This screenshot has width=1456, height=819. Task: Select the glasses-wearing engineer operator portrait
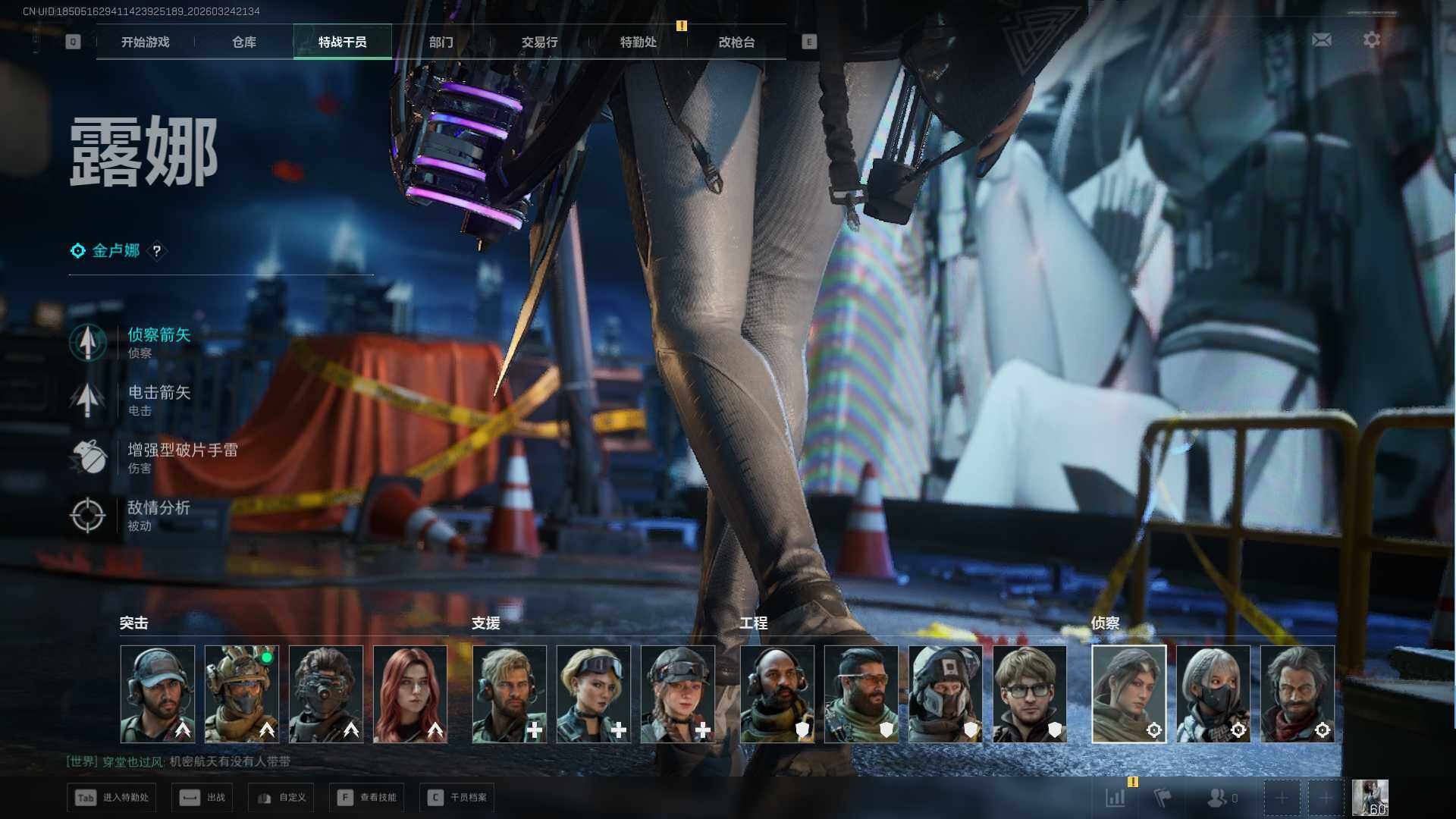point(1029,694)
